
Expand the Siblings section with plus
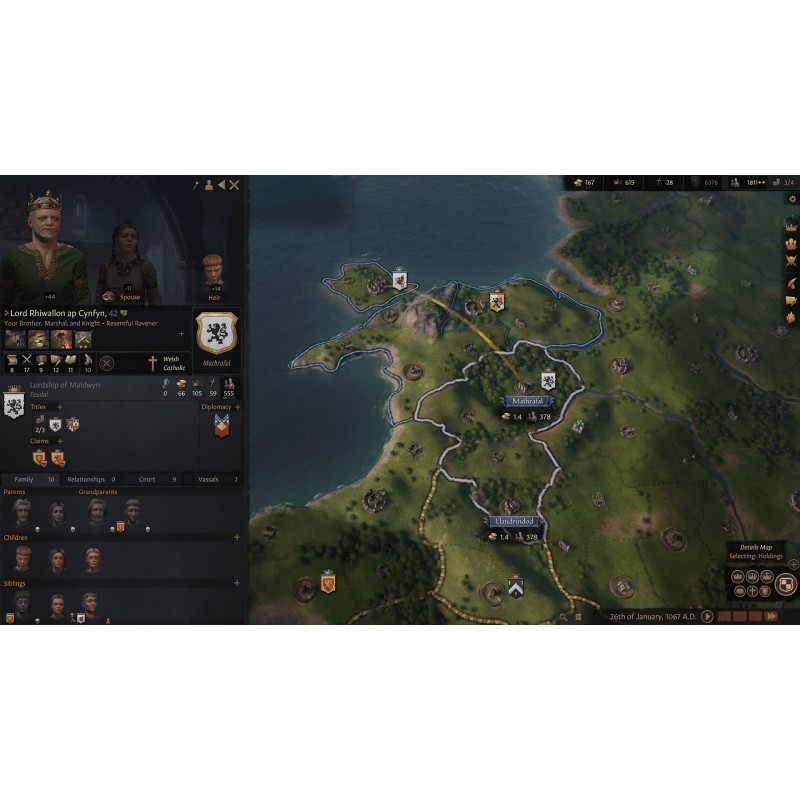pos(237,583)
